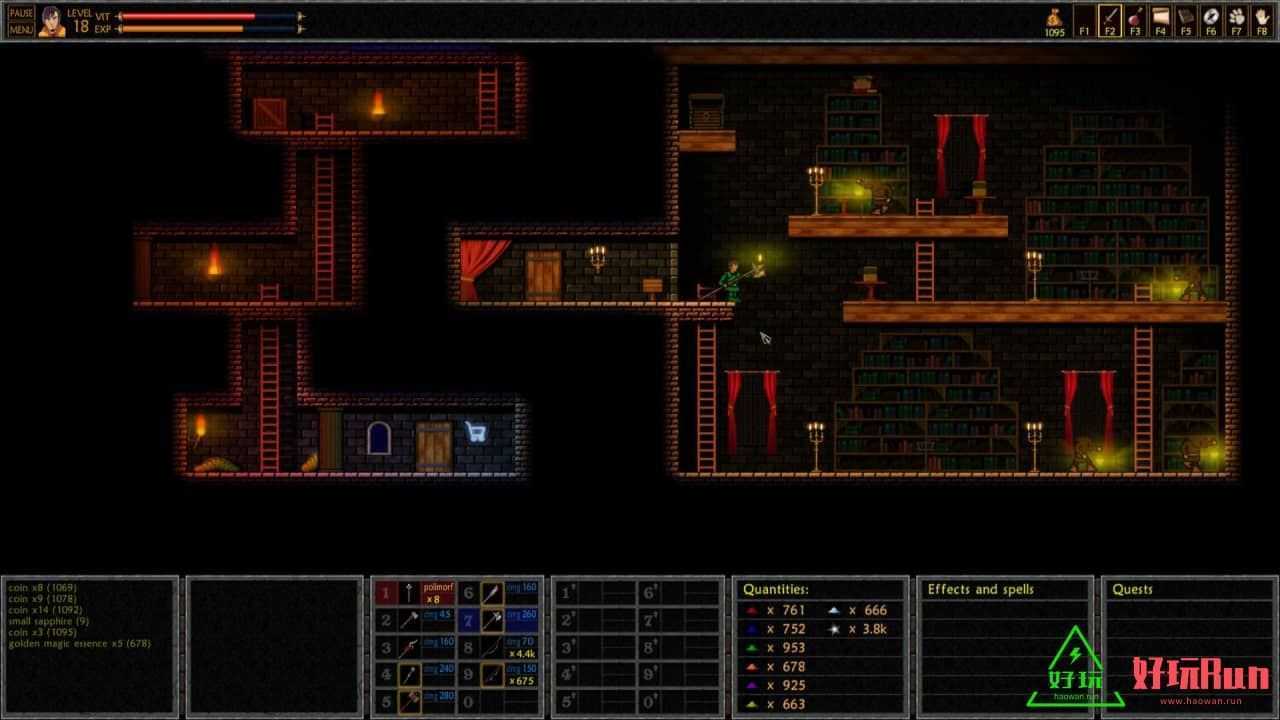
Task: Select the slot 9 weapon with x675 ammo
Action: point(492,675)
